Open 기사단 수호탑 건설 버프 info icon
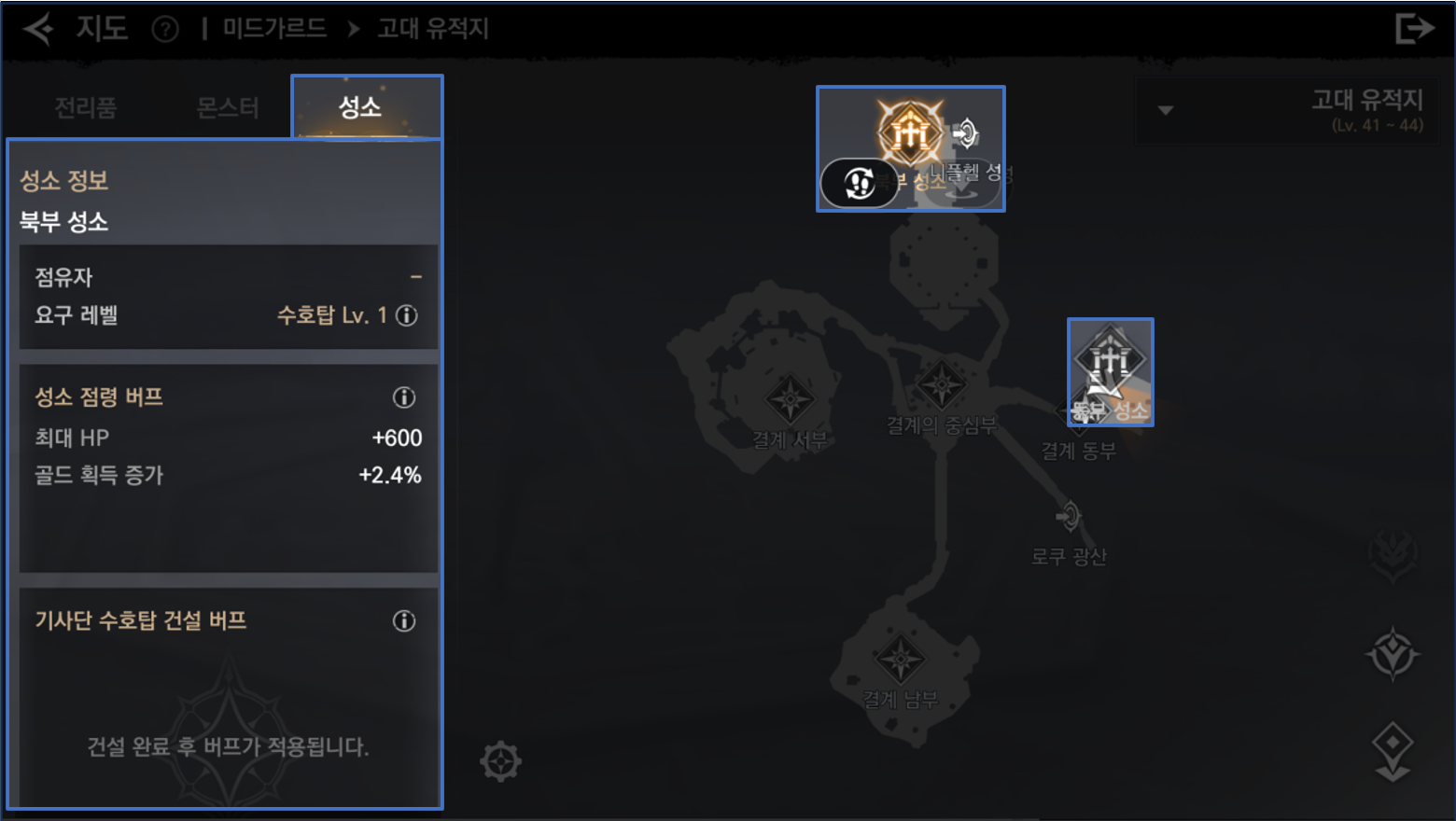 coord(403,621)
